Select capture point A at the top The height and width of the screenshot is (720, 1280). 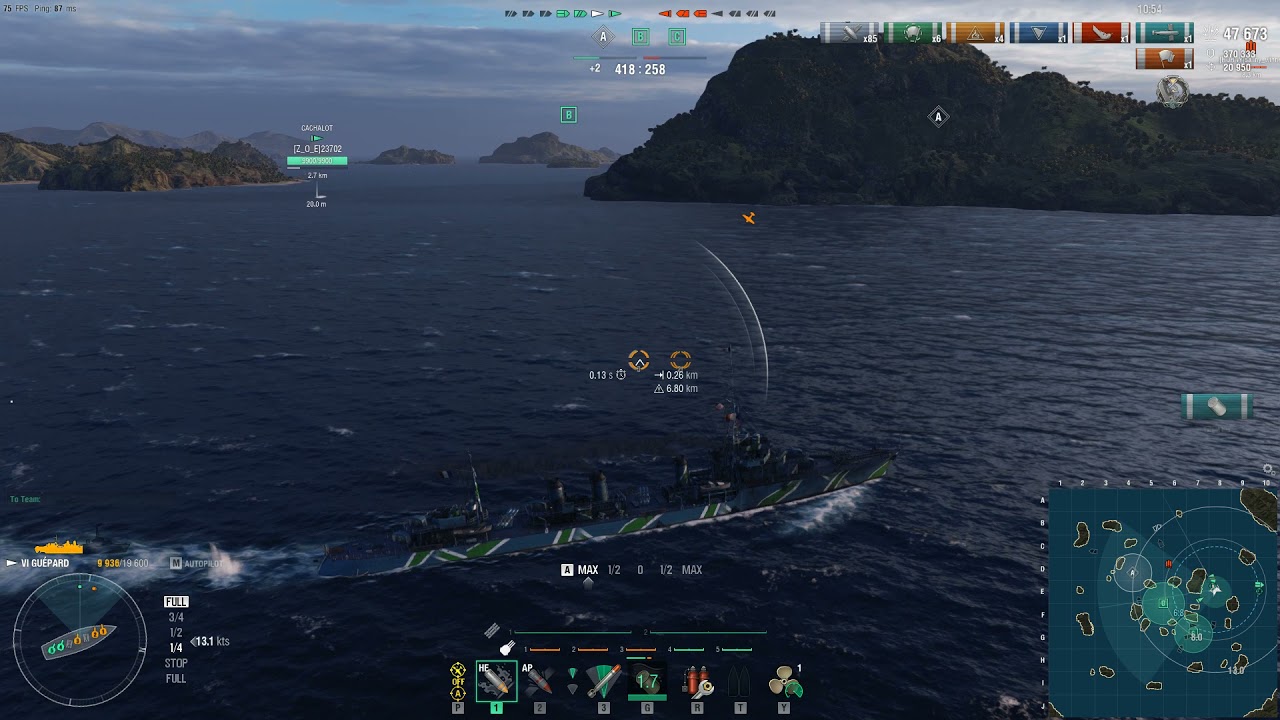point(603,37)
